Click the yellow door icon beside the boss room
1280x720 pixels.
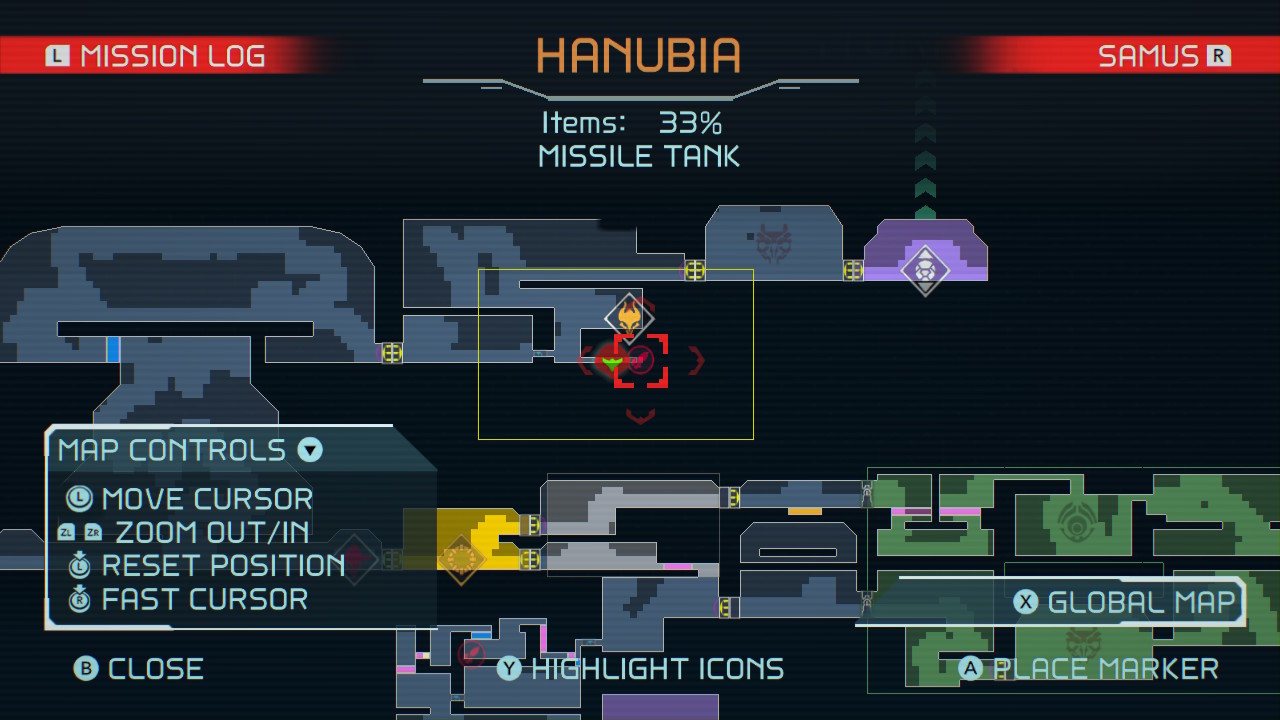[x=695, y=271]
